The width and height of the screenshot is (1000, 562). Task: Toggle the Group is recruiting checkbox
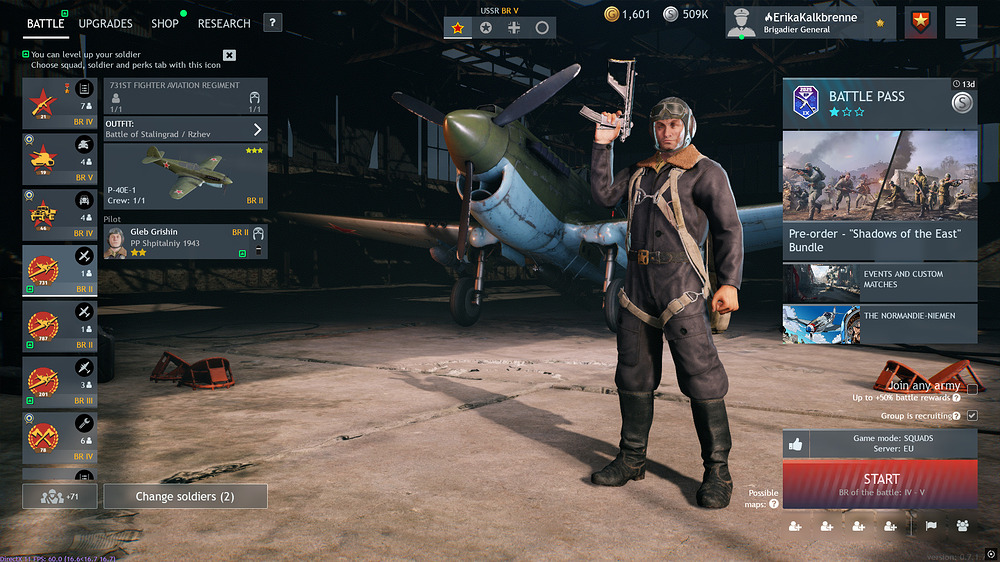click(x=971, y=416)
